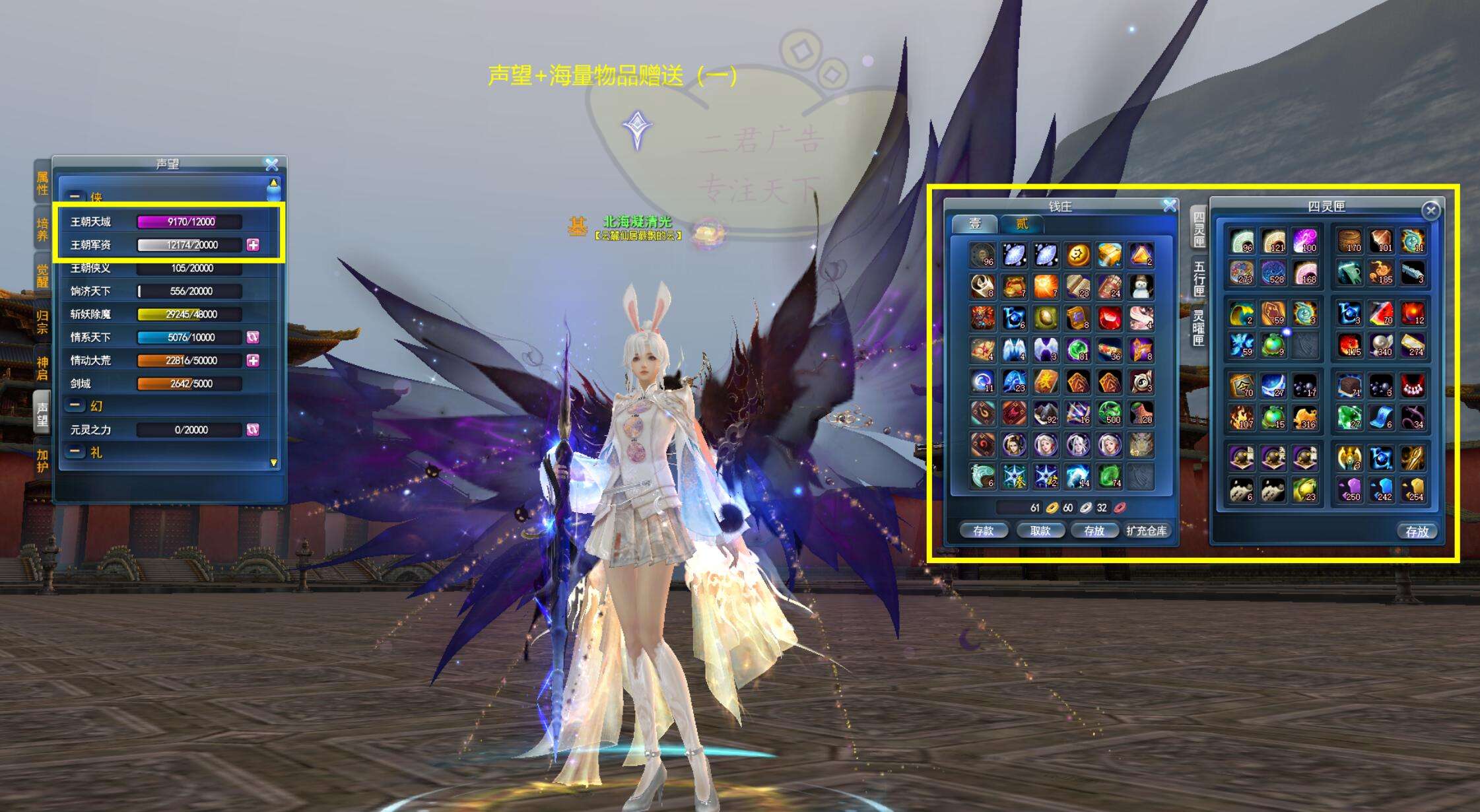Collapse the 幻 reputation category
This screenshot has width=1480, height=812.
pos(75,406)
